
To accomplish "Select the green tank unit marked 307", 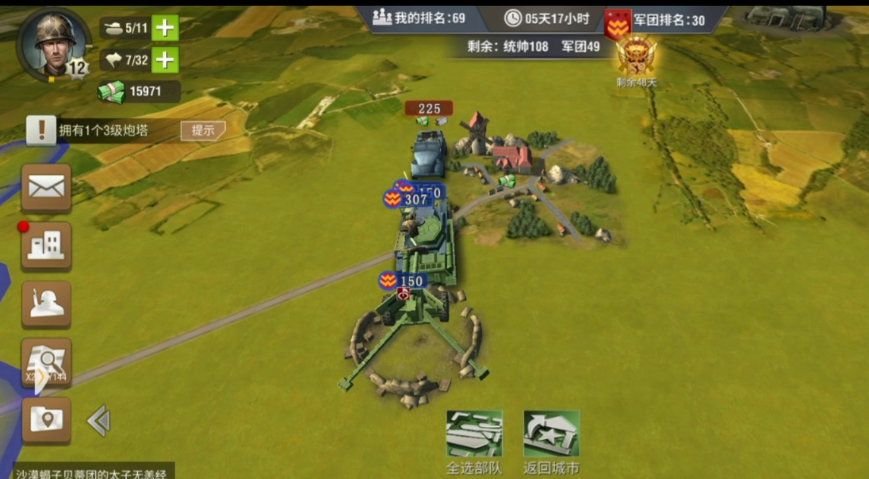I will [427, 240].
